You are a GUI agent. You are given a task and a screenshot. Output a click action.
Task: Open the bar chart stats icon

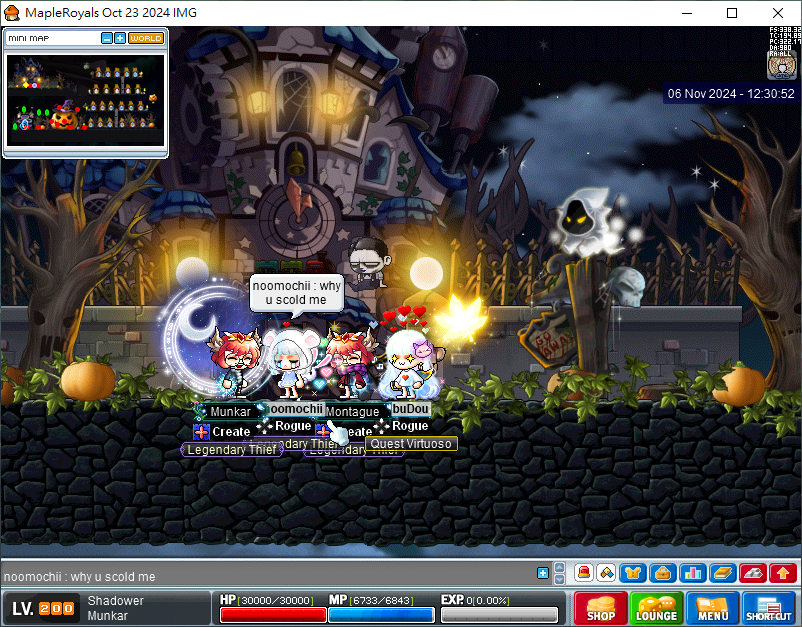[x=692, y=573]
